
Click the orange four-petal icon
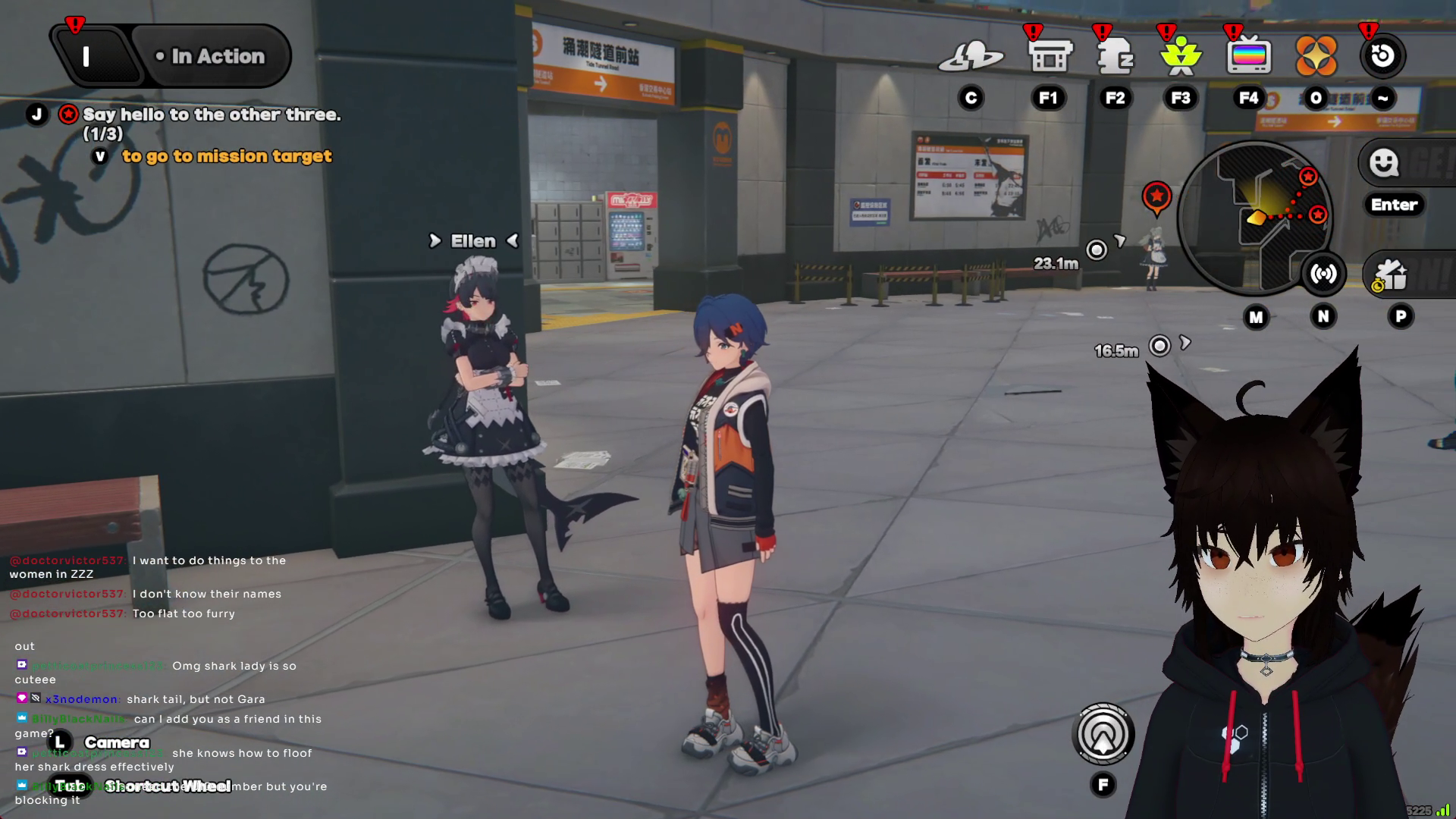(x=1316, y=57)
